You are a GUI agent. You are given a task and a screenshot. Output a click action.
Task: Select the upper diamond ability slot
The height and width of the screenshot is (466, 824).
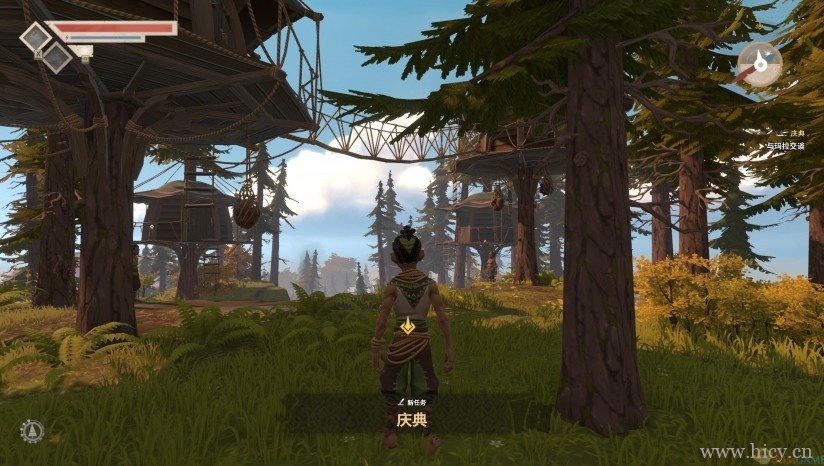[36, 38]
